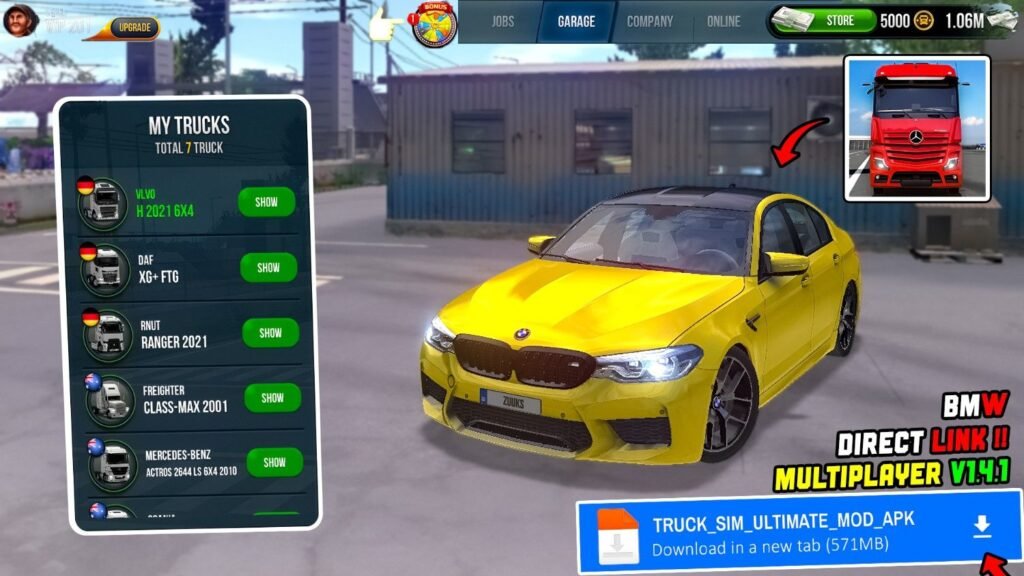Switch to the Garage tab
The width and height of the screenshot is (1024, 576).
pyautogui.click(x=576, y=21)
